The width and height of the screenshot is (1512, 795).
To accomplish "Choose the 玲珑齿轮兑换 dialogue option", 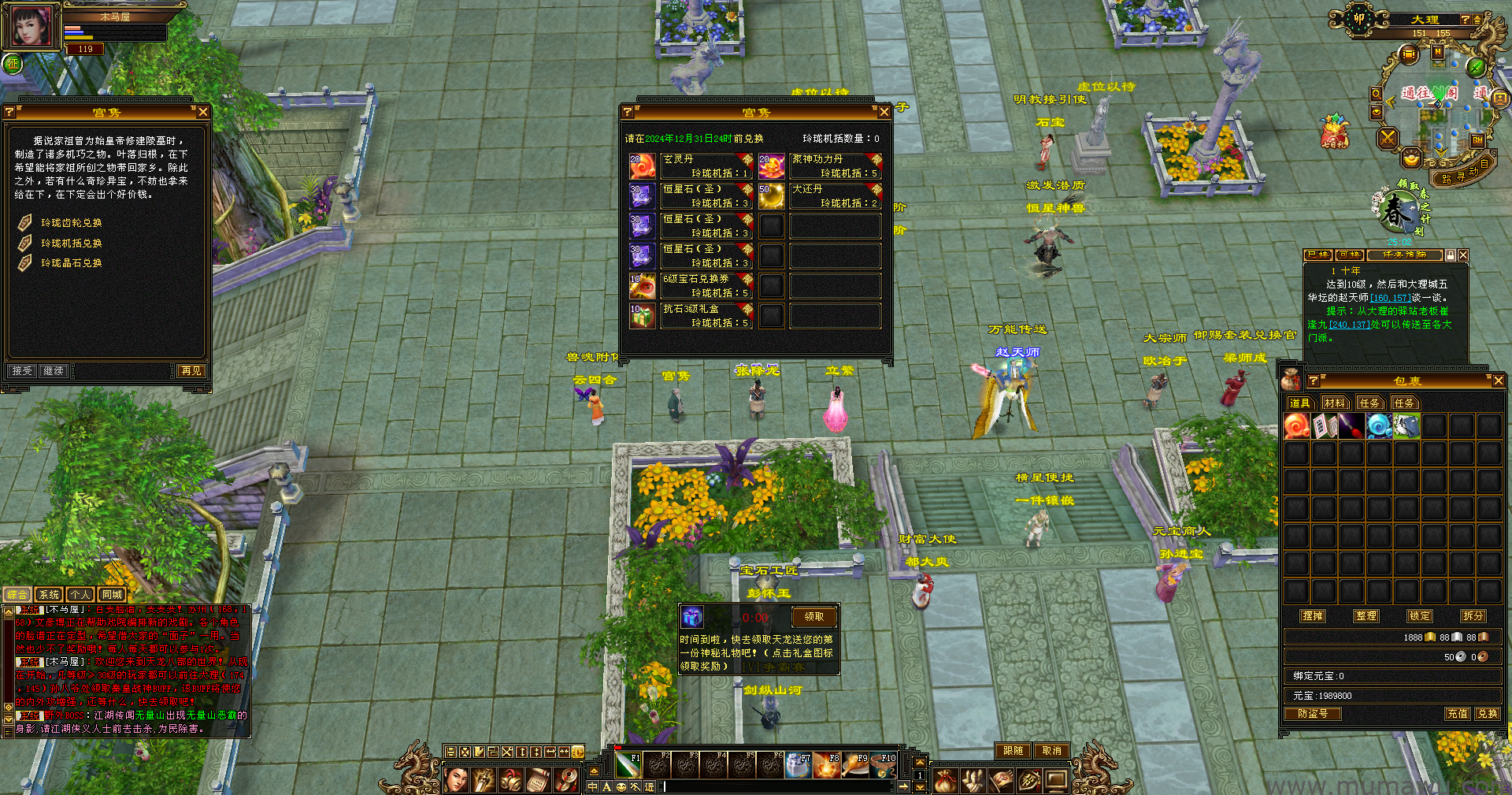I will (71, 223).
